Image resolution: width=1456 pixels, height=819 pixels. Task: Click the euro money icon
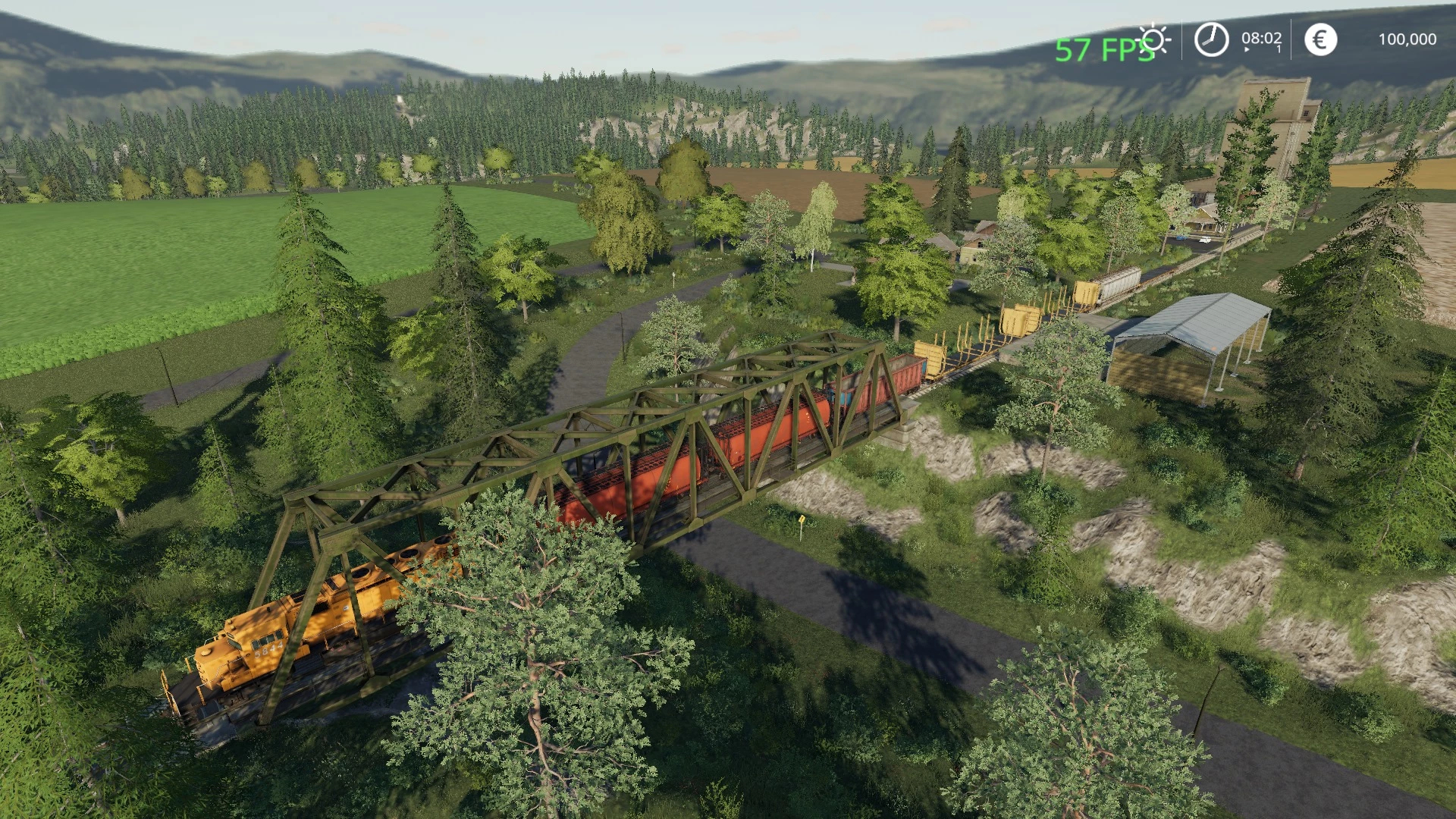tap(1320, 39)
